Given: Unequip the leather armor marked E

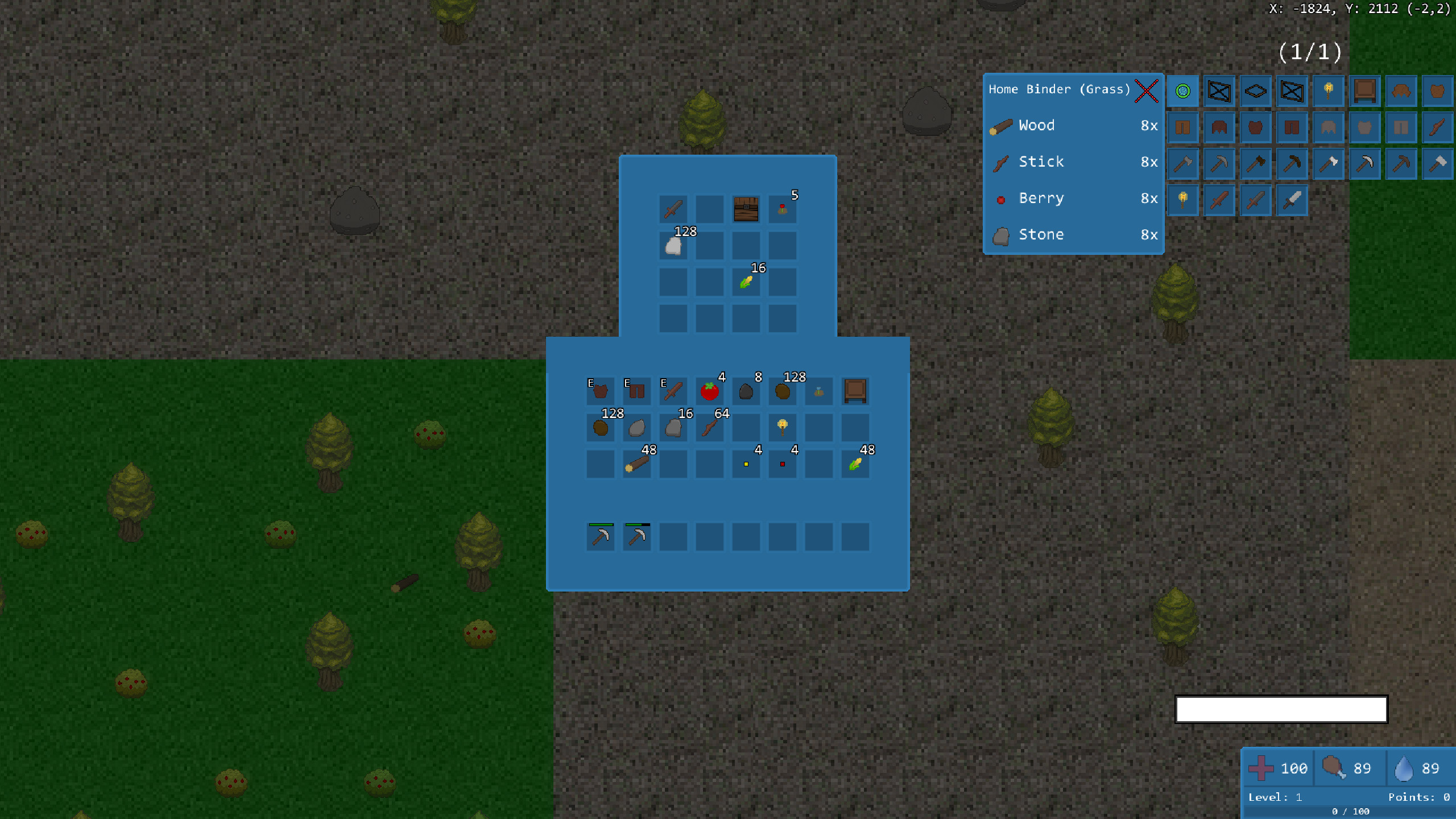Looking at the screenshot, I should [600, 391].
